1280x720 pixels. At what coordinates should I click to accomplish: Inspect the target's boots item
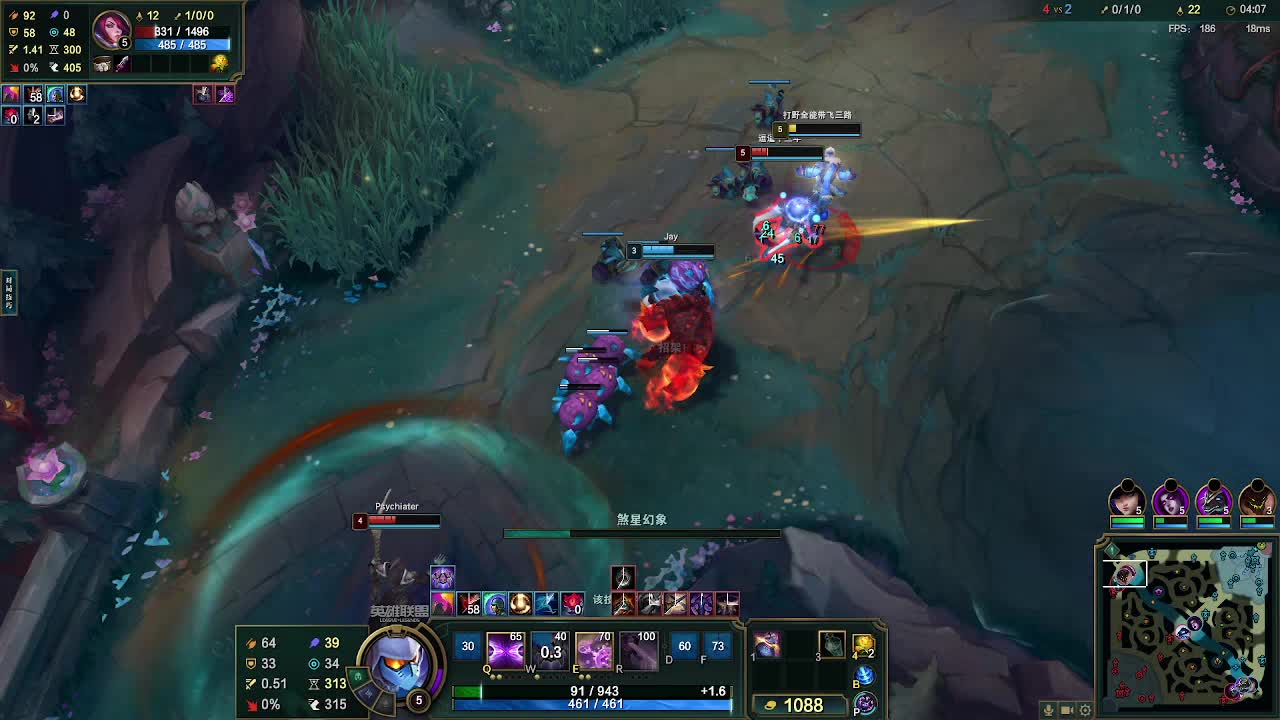103,65
